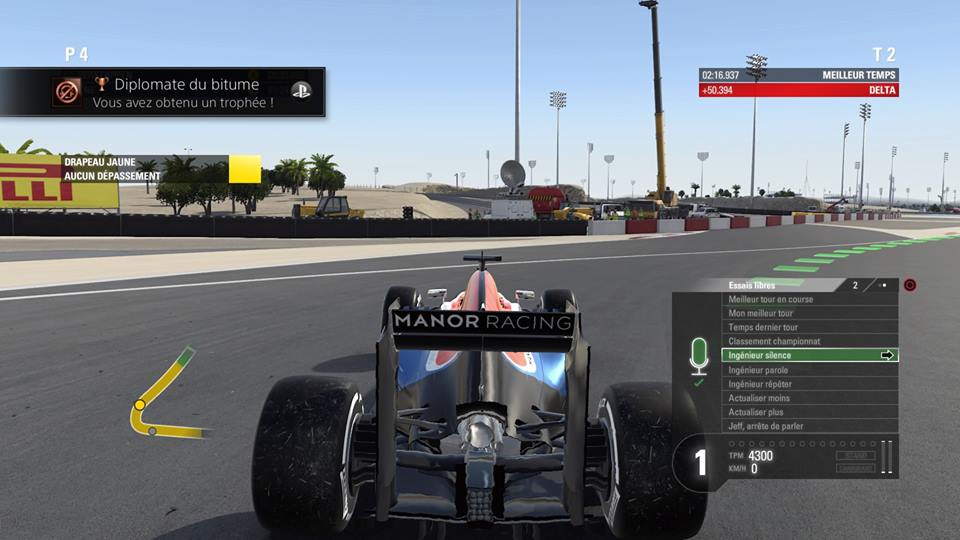Activate the highlighted 'Ingénieur silence' option
The width and height of the screenshot is (960, 540).
[811, 355]
